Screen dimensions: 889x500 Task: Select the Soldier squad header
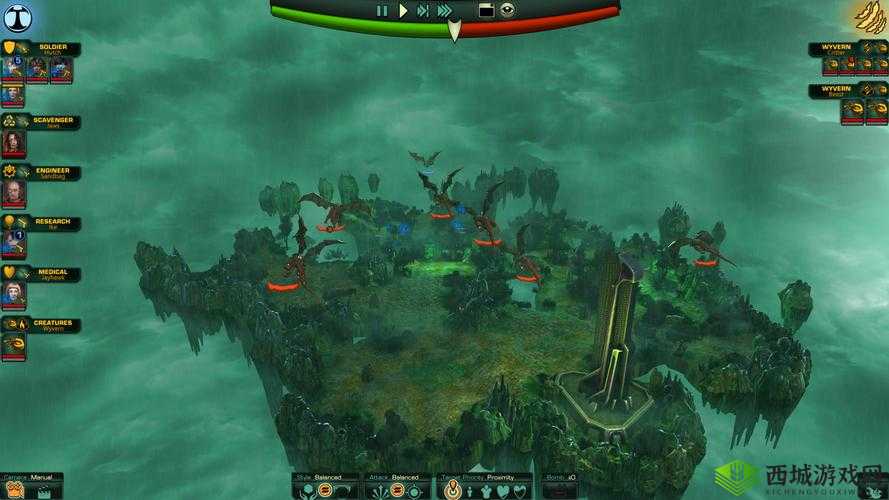click(x=45, y=49)
